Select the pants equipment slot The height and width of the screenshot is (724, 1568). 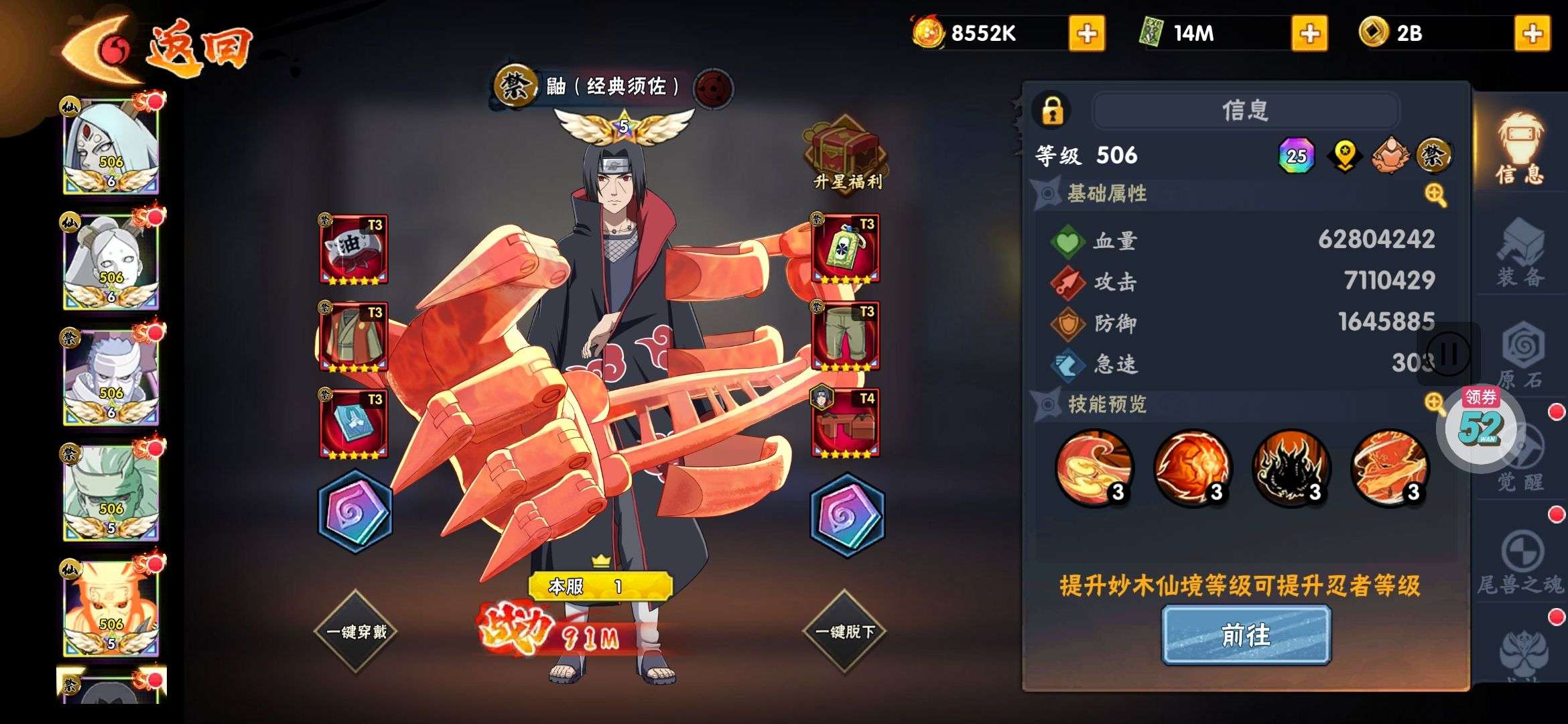click(x=846, y=337)
